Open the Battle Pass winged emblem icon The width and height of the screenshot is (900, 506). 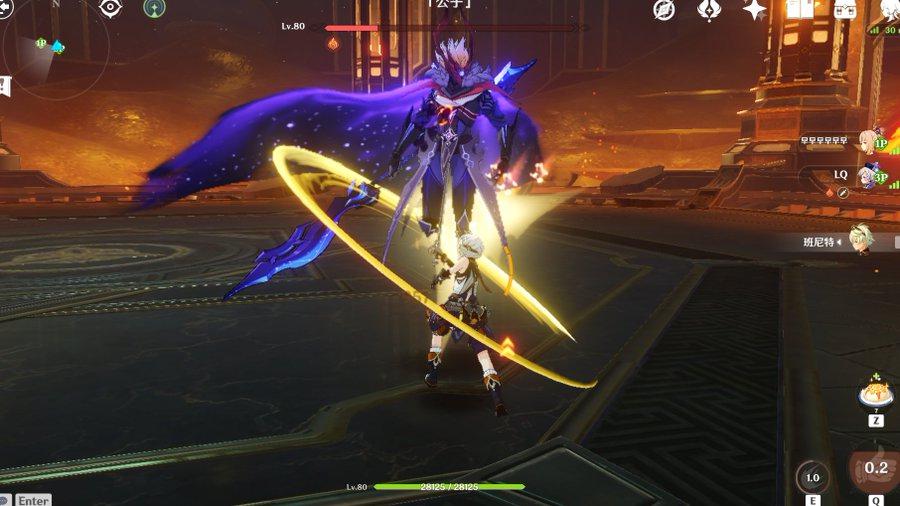(710, 10)
